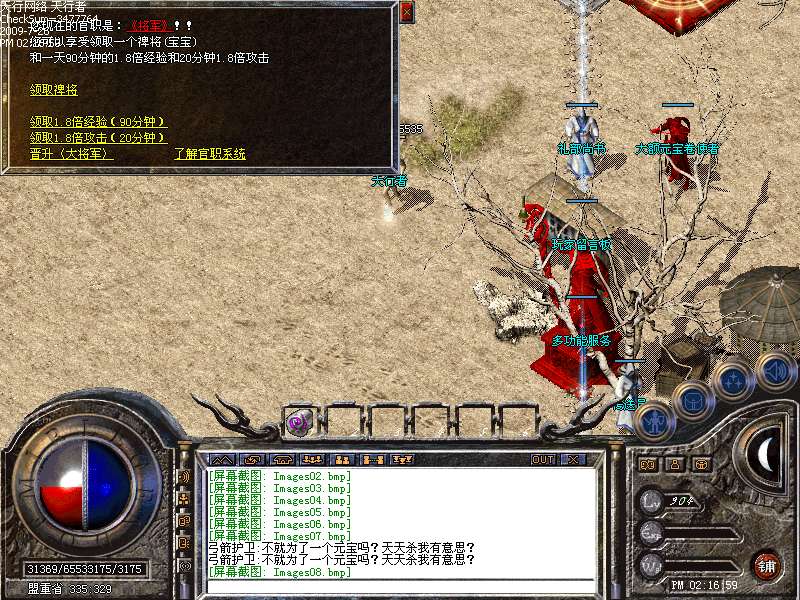Click the two-people icon on chat toolbar
The width and height of the screenshot is (800, 600).
(x=343, y=459)
